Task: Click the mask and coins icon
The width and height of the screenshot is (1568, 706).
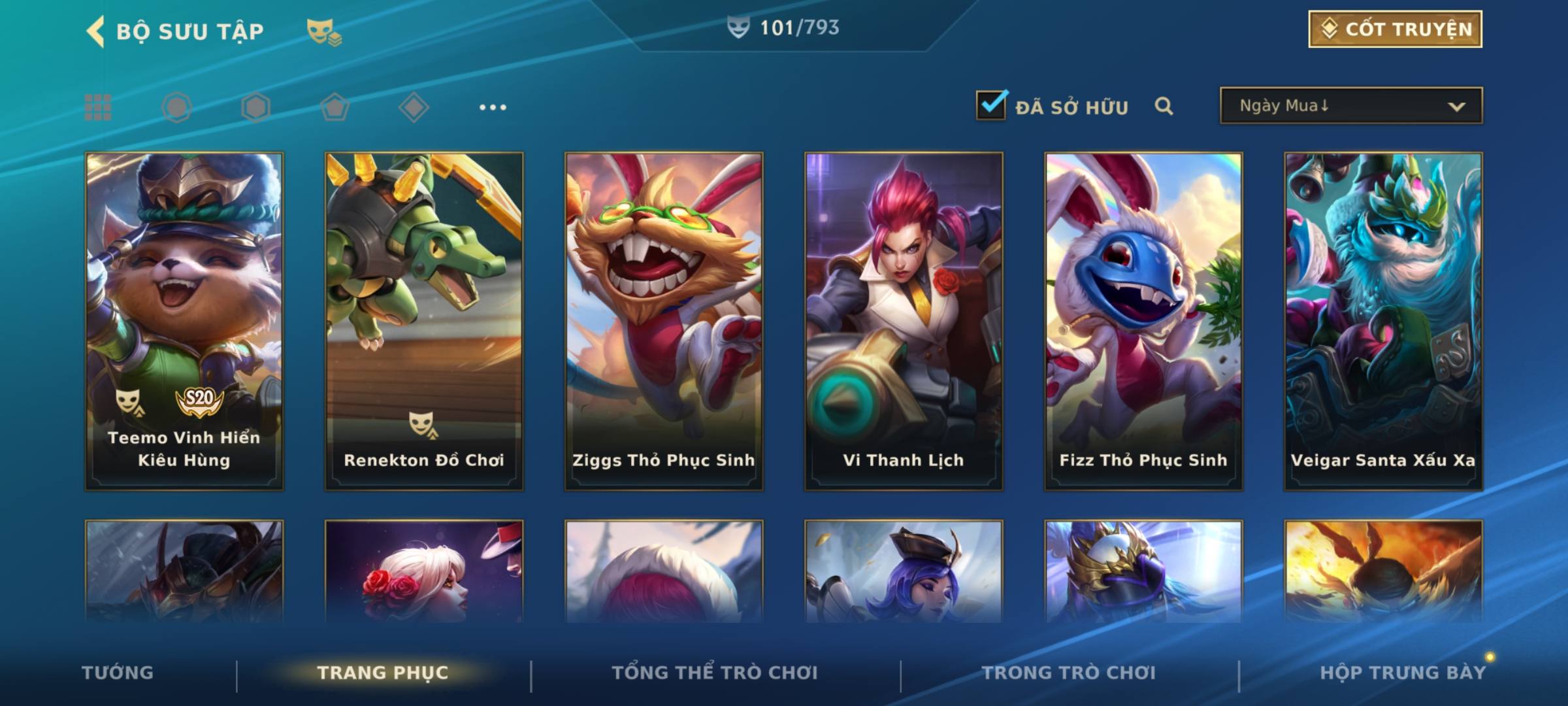Action: pos(323,31)
